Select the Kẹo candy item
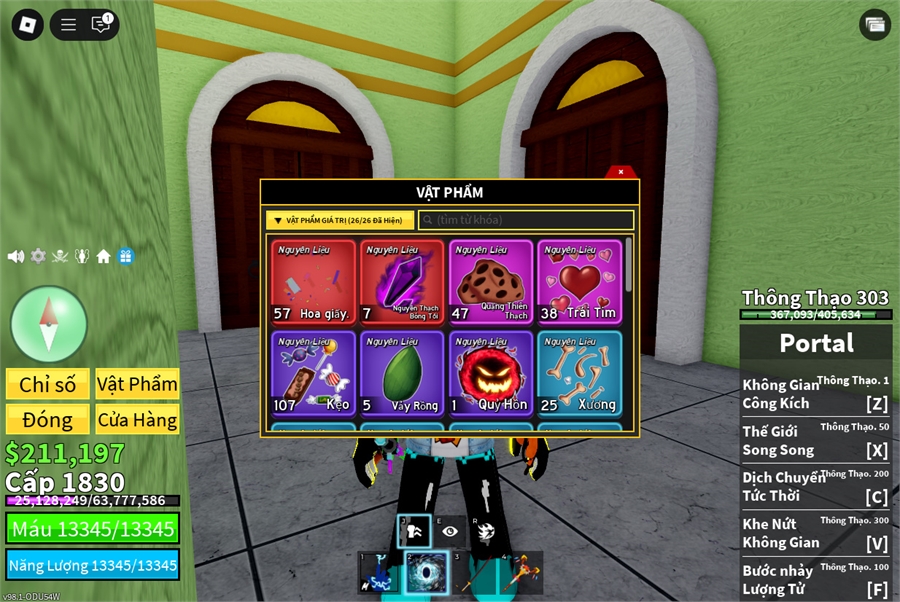 [x=313, y=373]
